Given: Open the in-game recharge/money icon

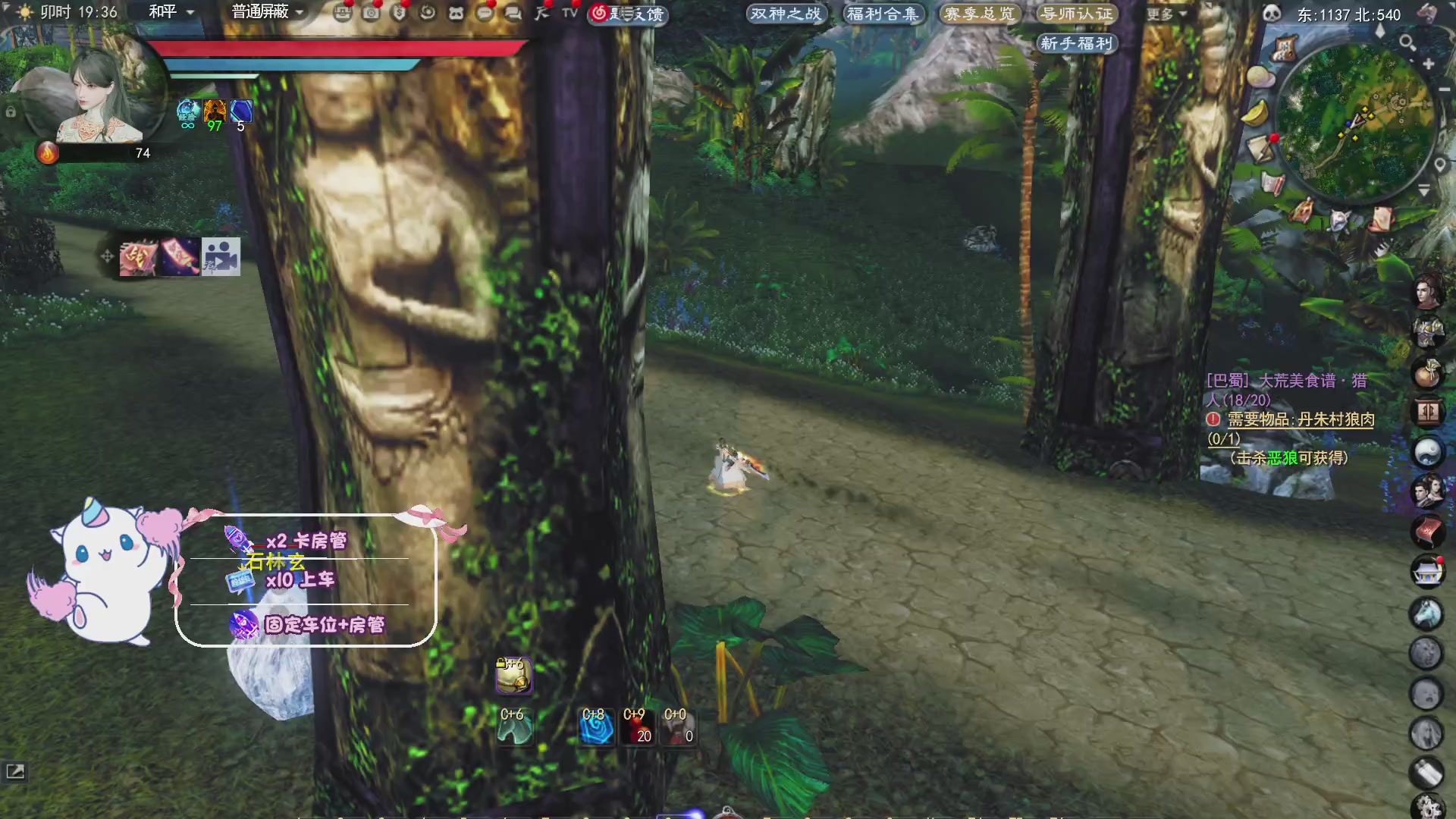Looking at the screenshot, I should pos(399,13).
